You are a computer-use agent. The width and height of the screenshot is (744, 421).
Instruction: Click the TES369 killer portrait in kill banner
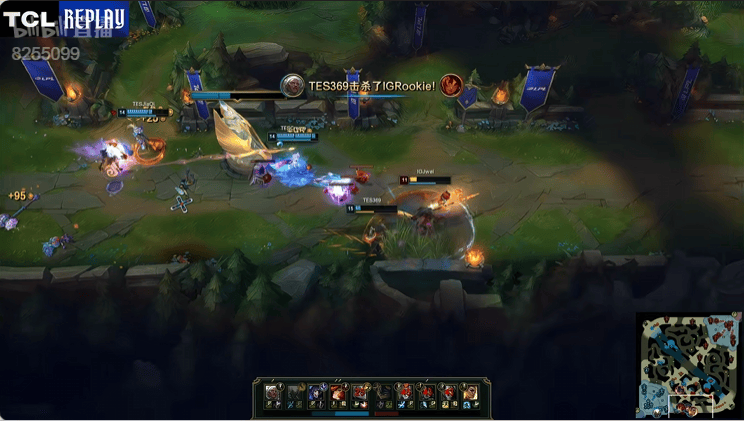[x=292, y=86]
